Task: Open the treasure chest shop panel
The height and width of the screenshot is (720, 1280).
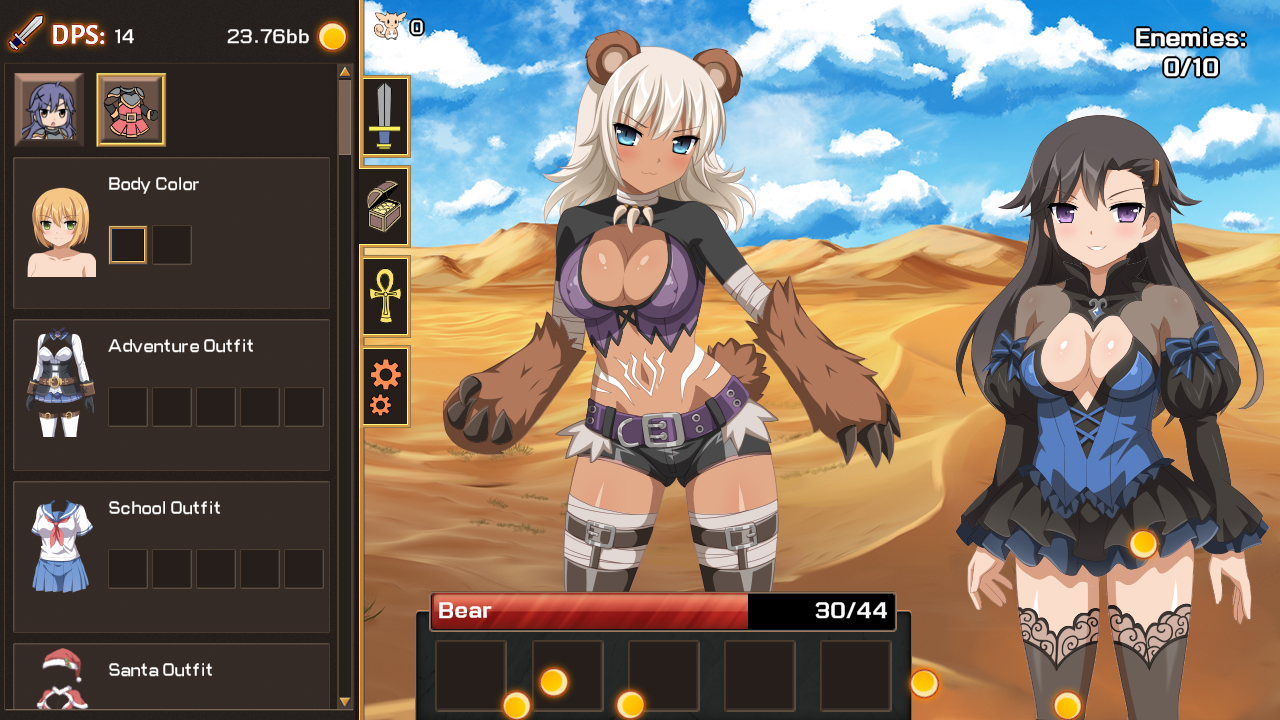Action: pyautogui.click(x=385, y=206)
